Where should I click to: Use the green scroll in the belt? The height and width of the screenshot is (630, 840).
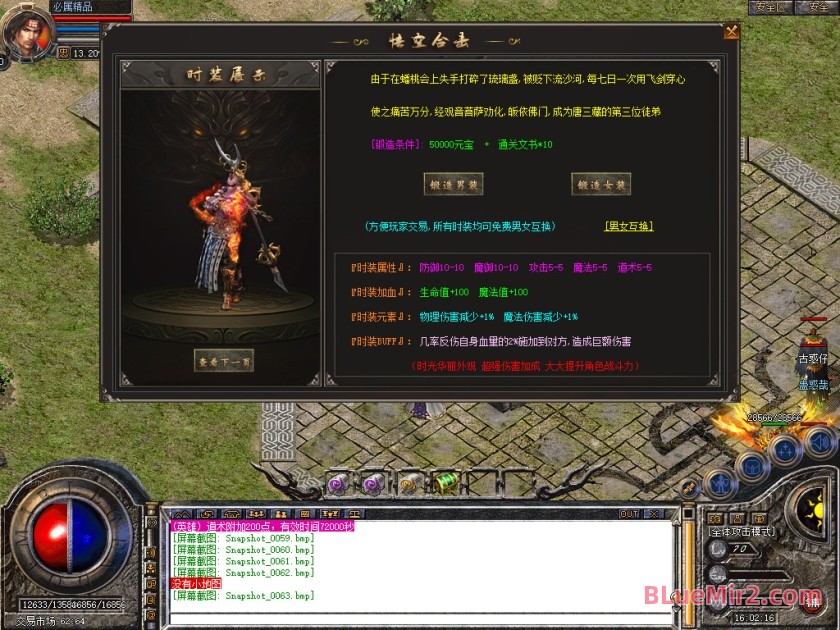pyautogui.click(x=445, y=483)
